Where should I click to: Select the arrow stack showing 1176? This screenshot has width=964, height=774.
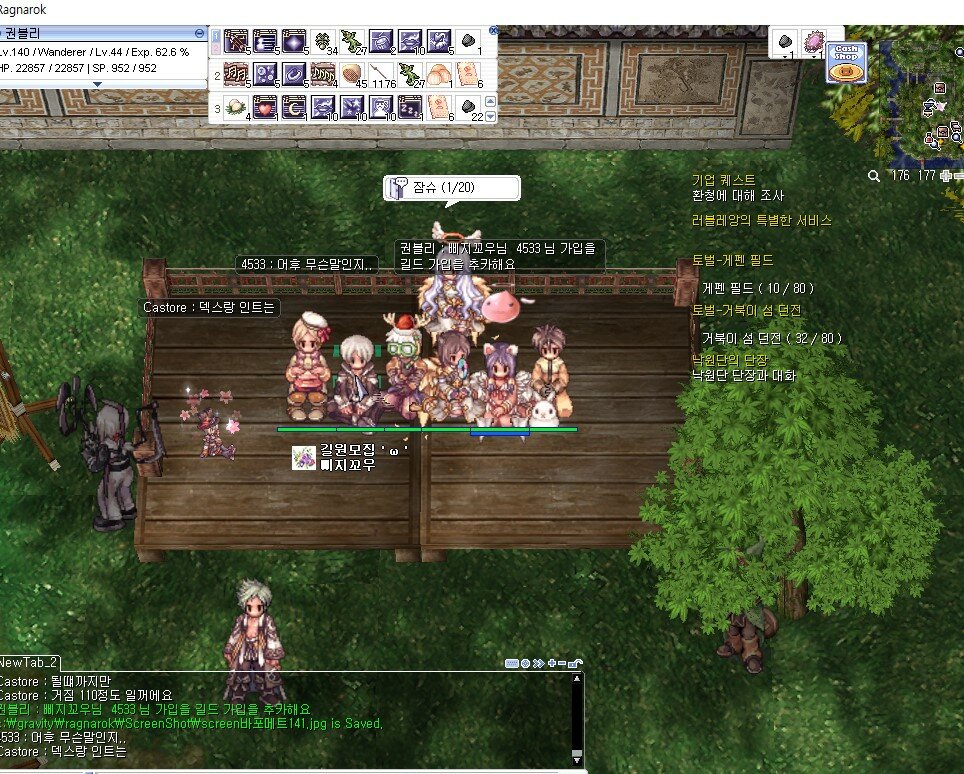coord(380,74)
